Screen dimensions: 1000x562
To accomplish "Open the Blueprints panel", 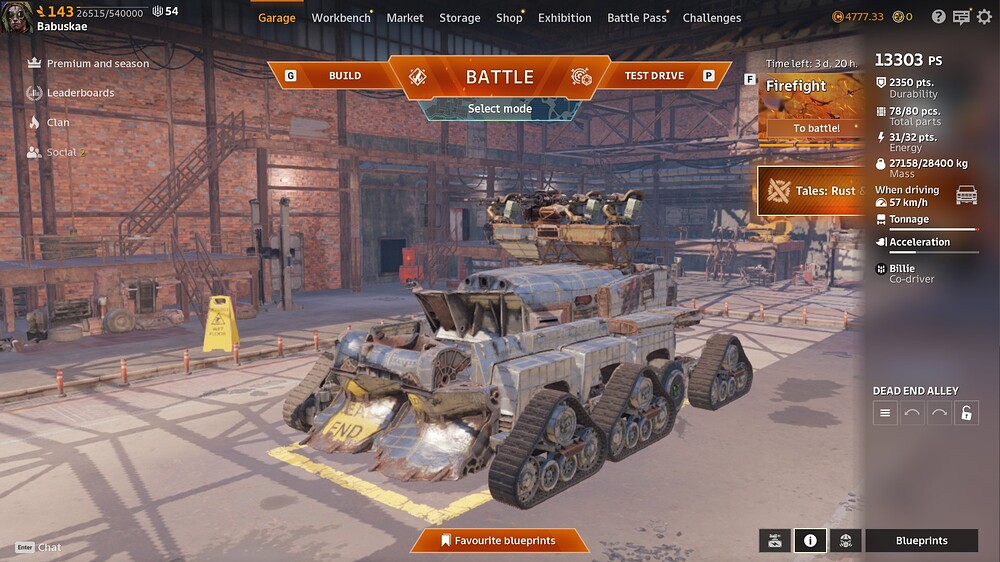I will point(921,541).
